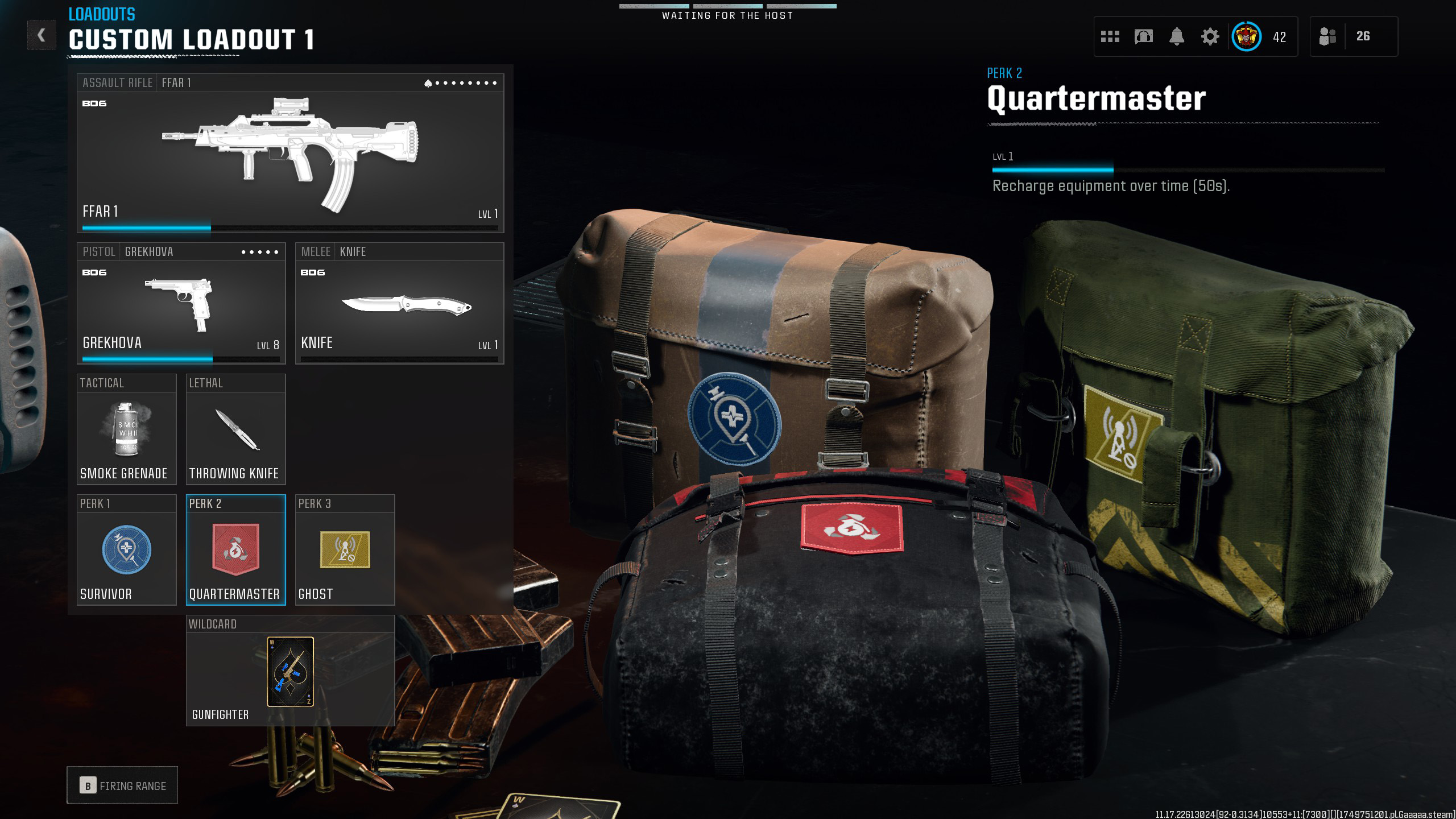Change the Smoke Grenade tactical slot
This screenshot has height=819, width=1456.
coord(126,430)
